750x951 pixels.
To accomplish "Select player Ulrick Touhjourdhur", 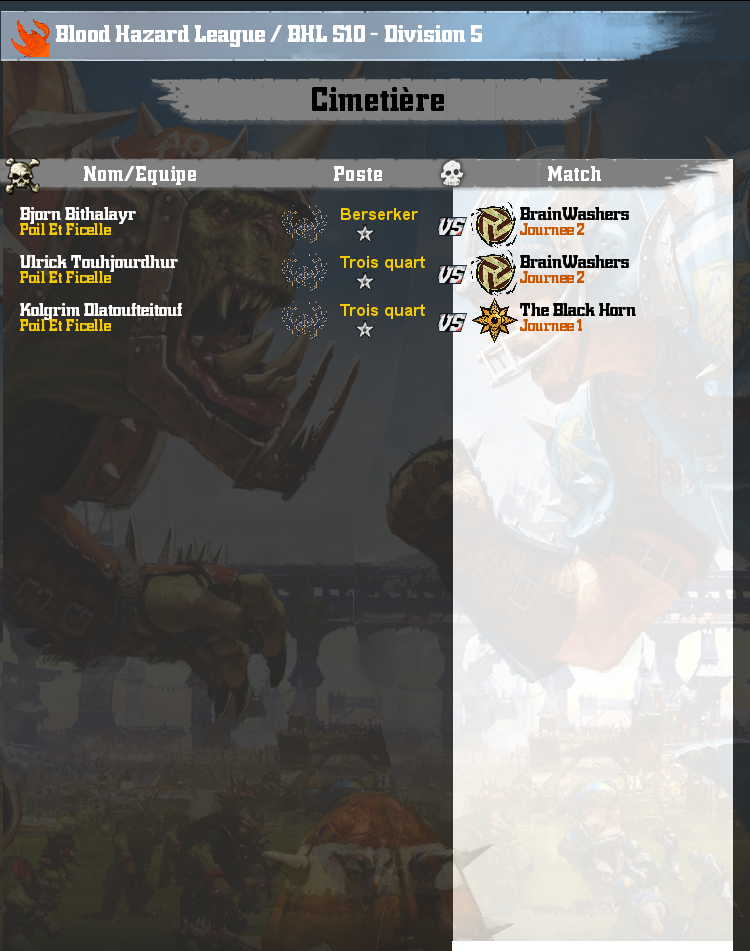I will click(x=98, y=262).
